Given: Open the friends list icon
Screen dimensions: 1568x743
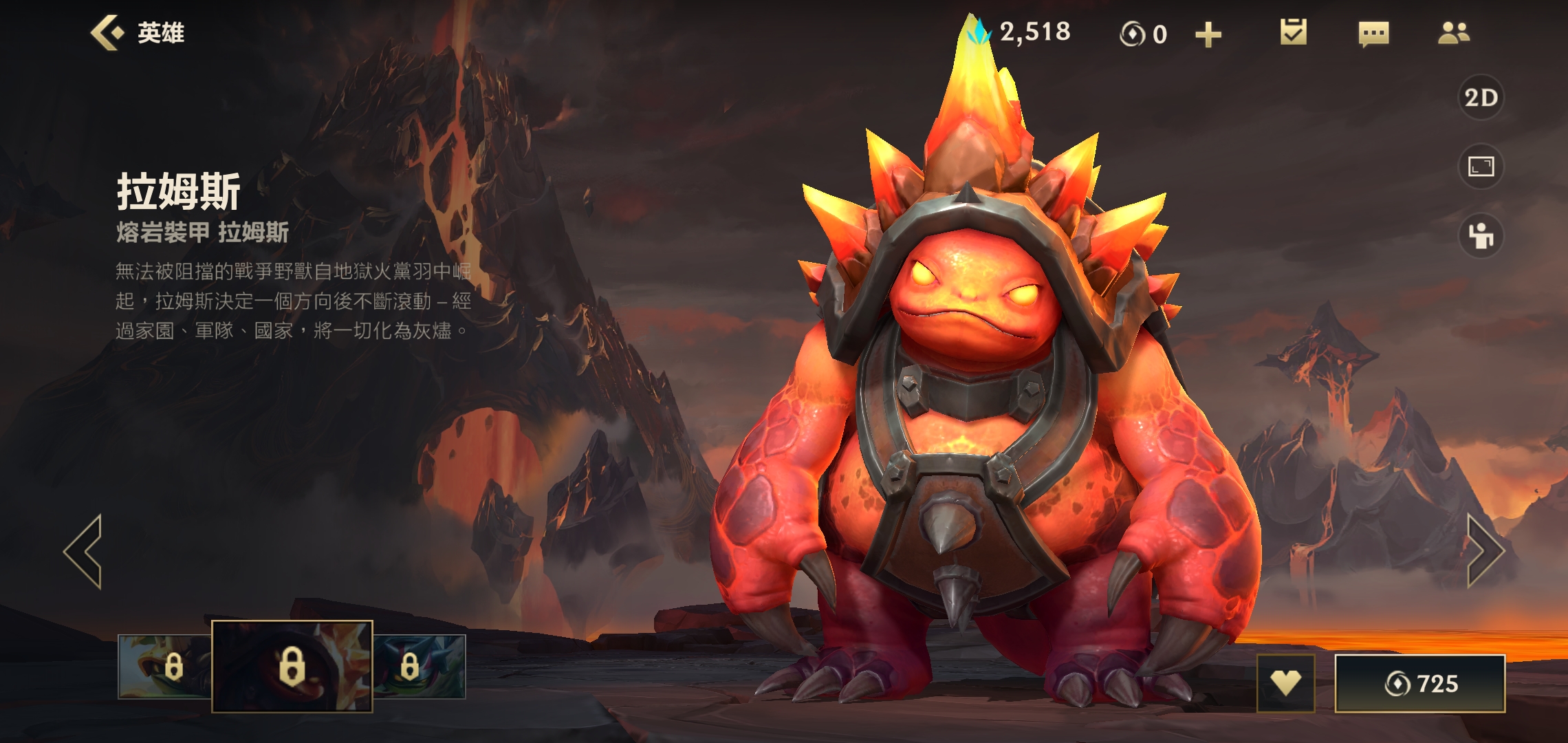Looking at the screenshot, I should 1454,33.
